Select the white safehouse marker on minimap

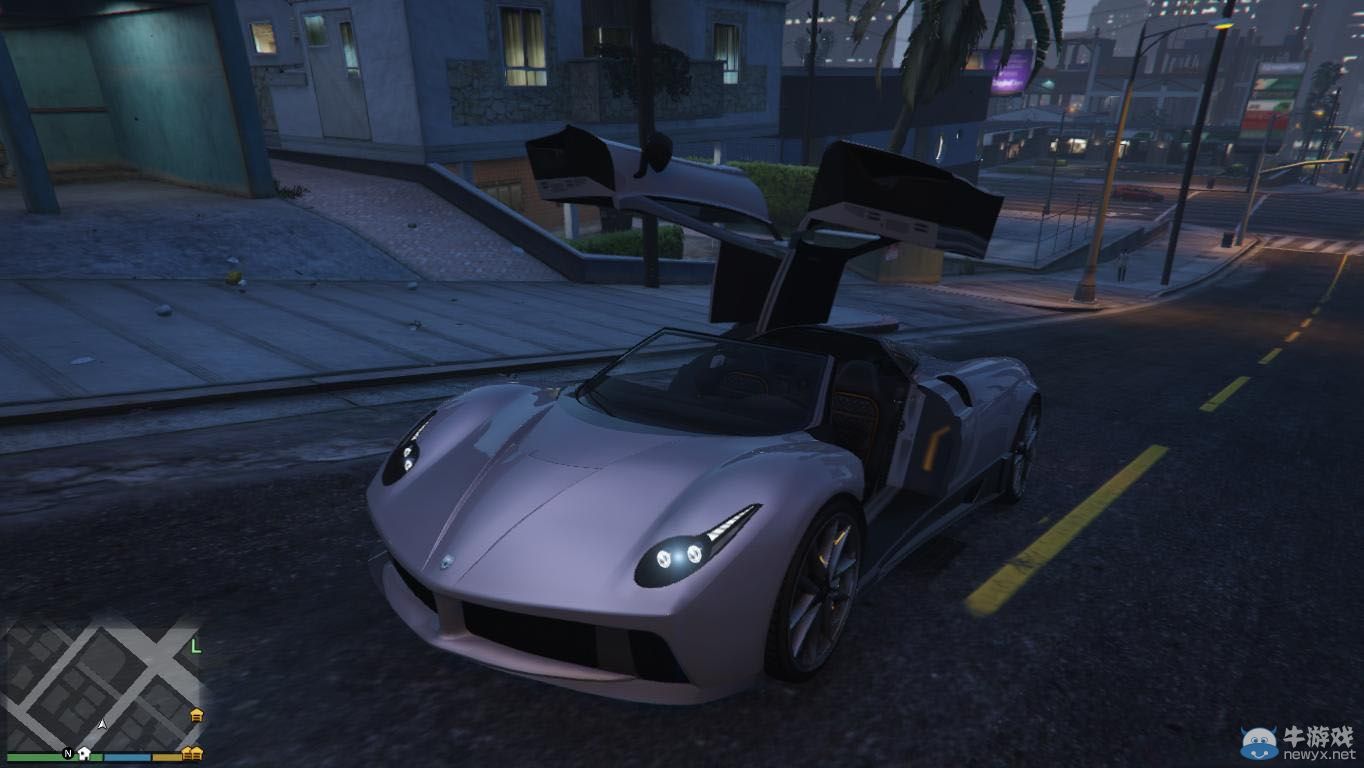(x=85, y=753)
